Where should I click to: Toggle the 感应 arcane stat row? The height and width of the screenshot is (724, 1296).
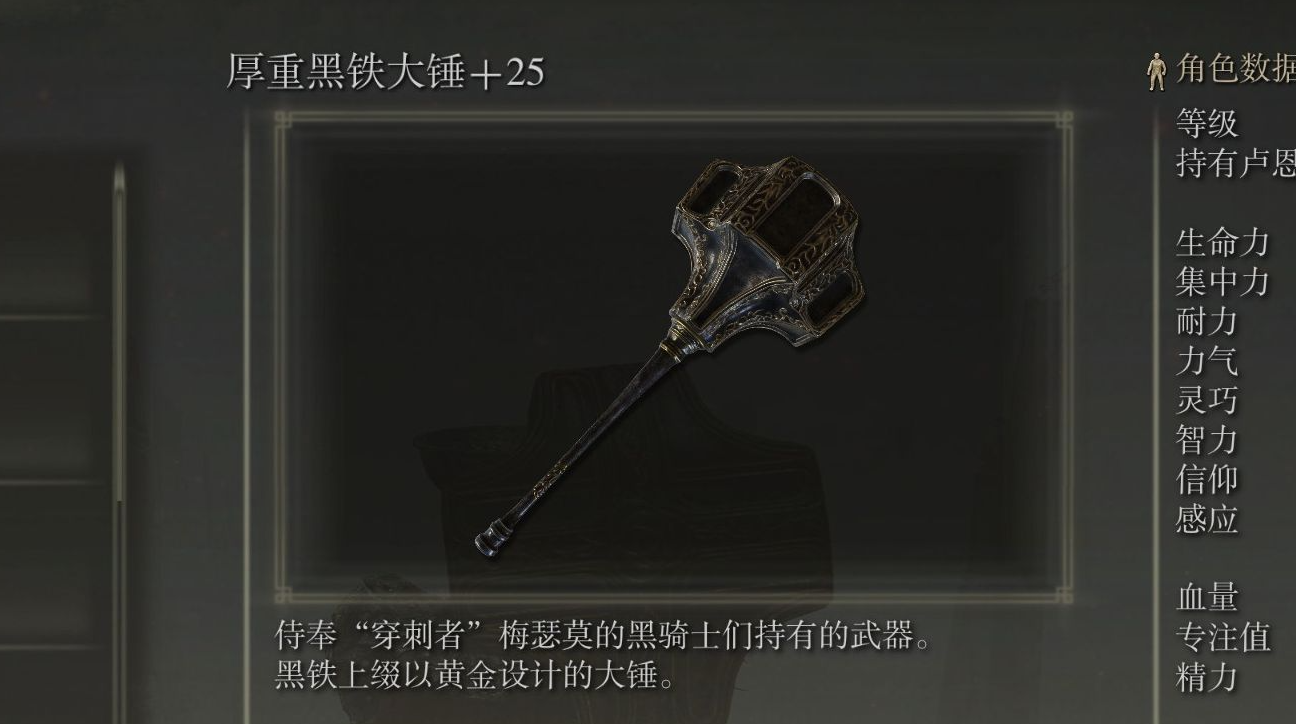1207,518
